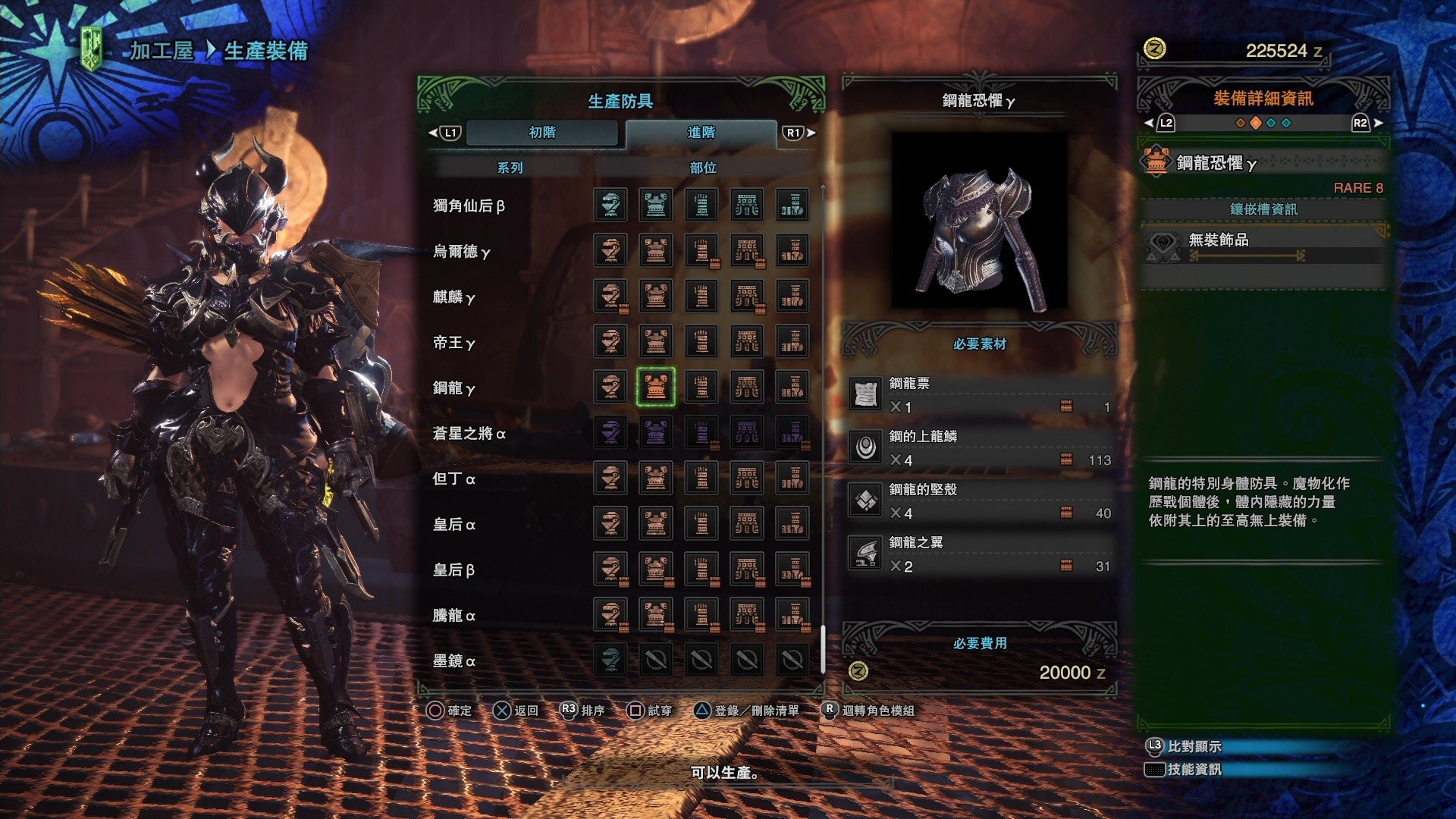Image resolution: width=1456 pixels, height=819 pixels.
Task: Select the 鋼的上龍鱗 material row
Action: pyautogui.click(x=980, y=448)
